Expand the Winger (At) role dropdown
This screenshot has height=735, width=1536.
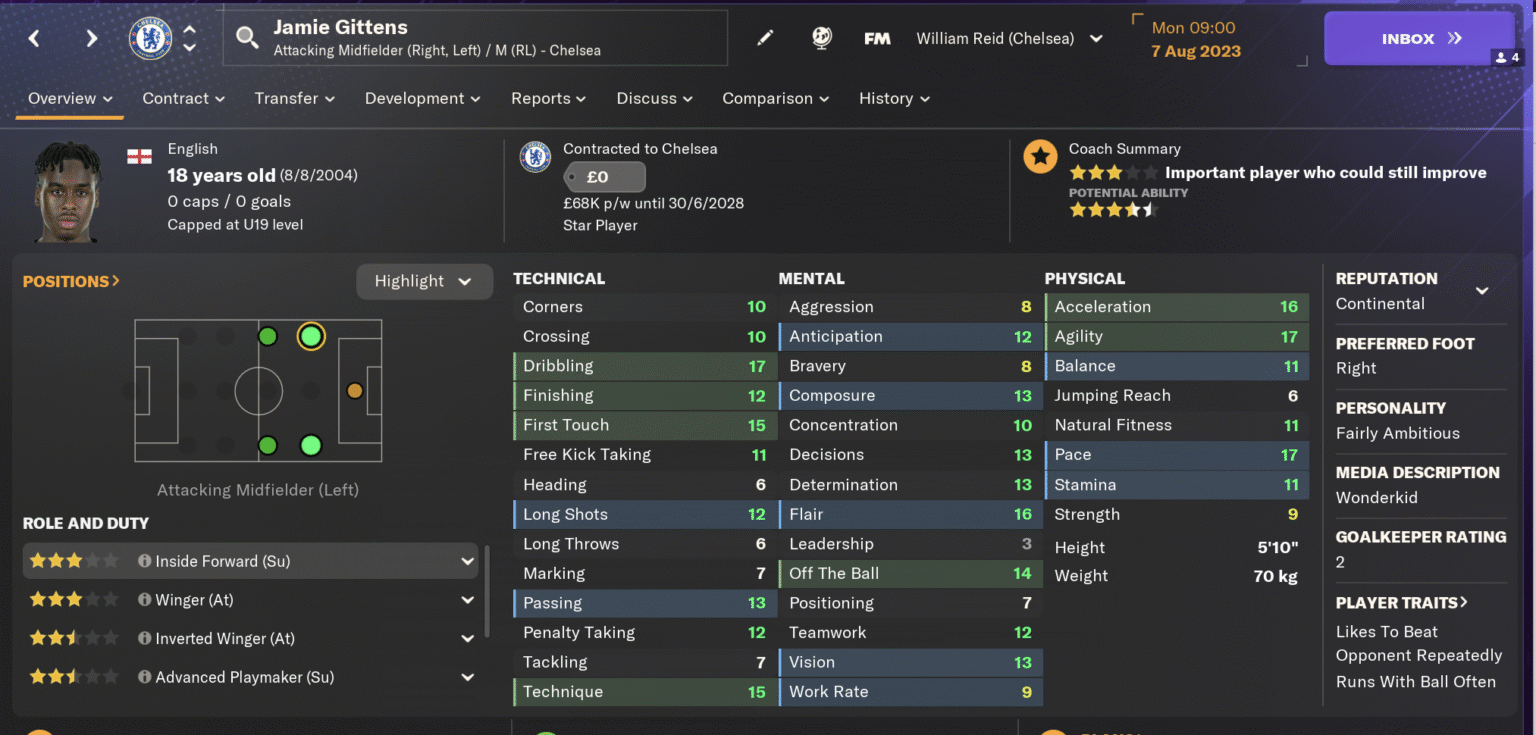point(466,600)
